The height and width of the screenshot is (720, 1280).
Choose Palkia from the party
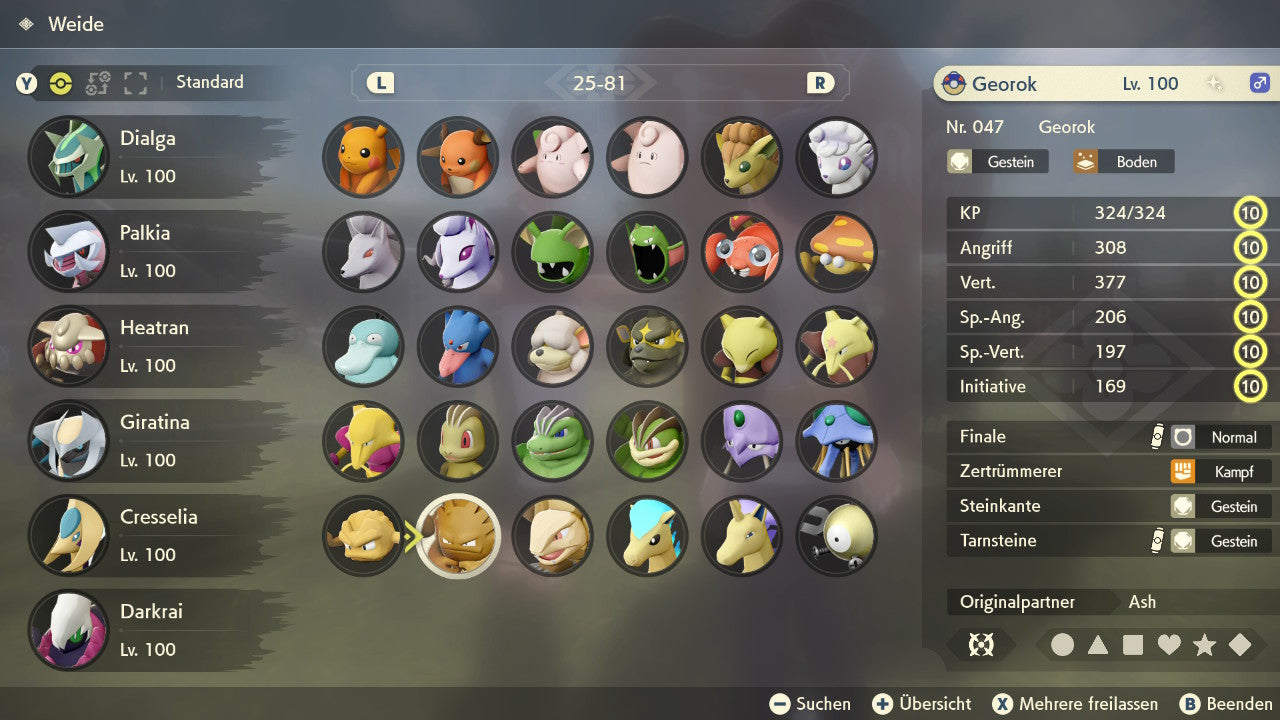click(150, 251)
